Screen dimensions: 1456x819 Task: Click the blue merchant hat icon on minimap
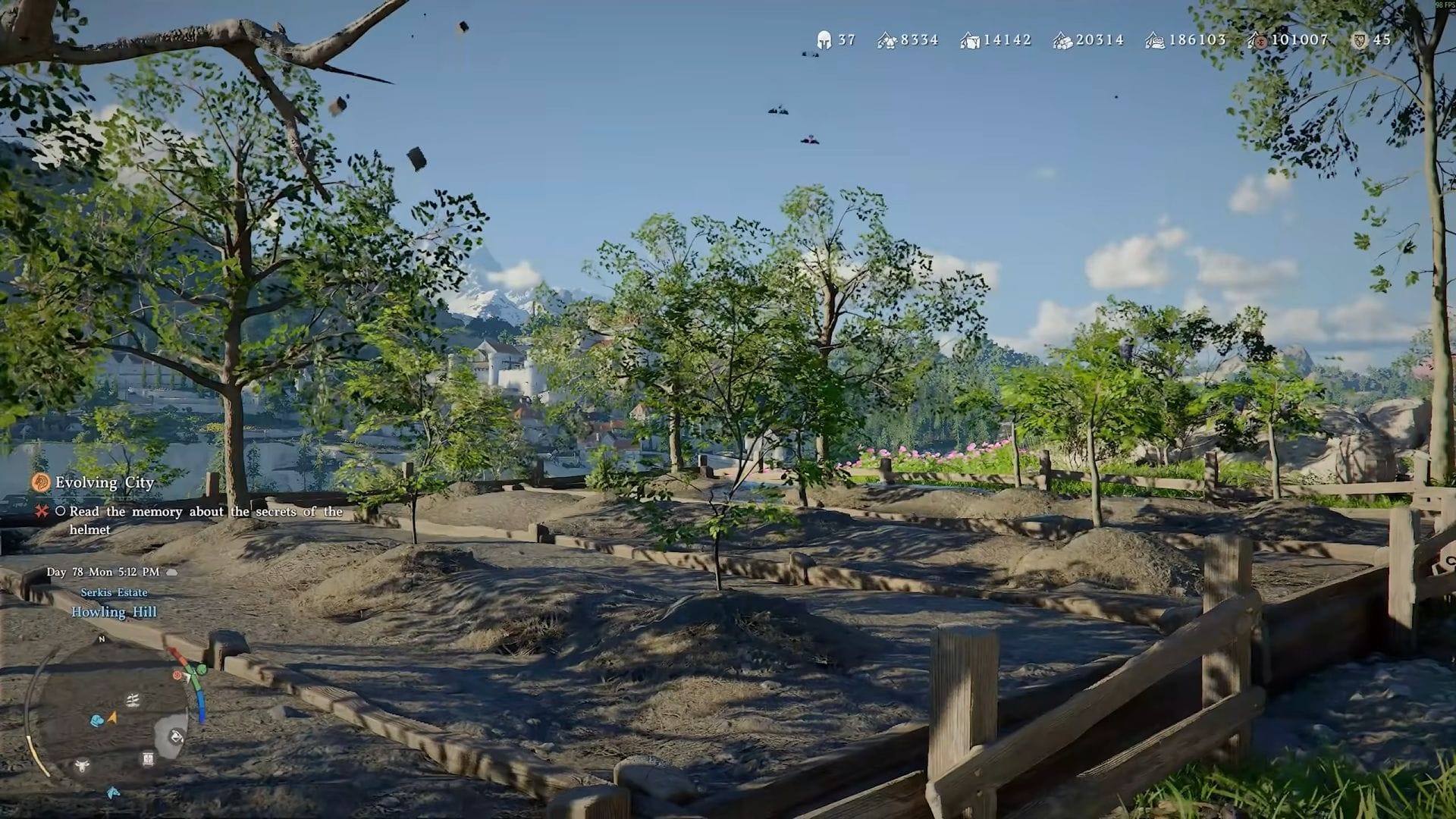tap(97, 720)
